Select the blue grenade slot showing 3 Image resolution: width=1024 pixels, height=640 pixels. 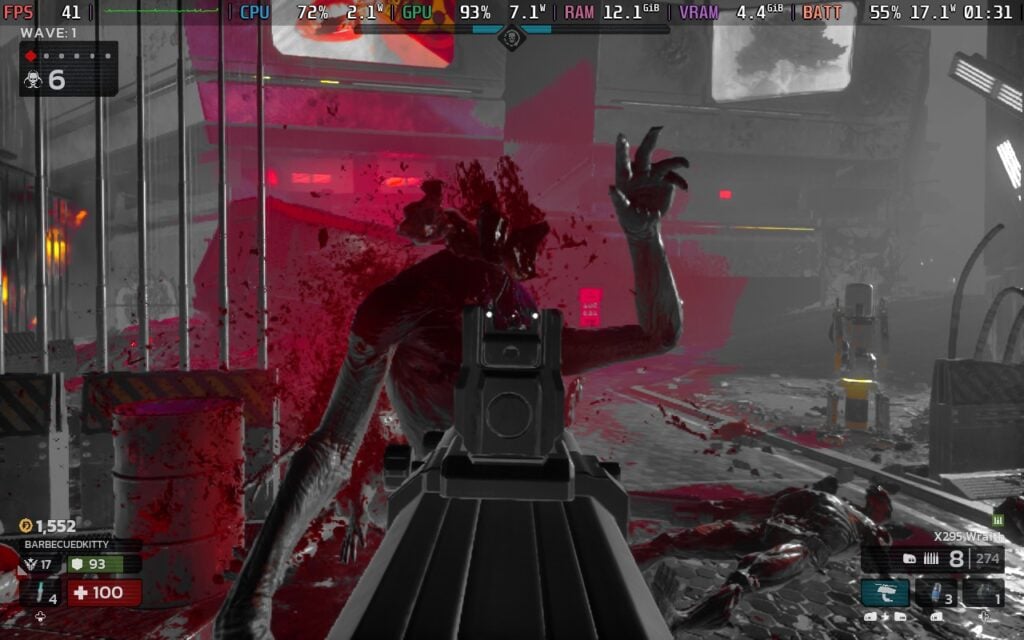(x=936, y=592)
